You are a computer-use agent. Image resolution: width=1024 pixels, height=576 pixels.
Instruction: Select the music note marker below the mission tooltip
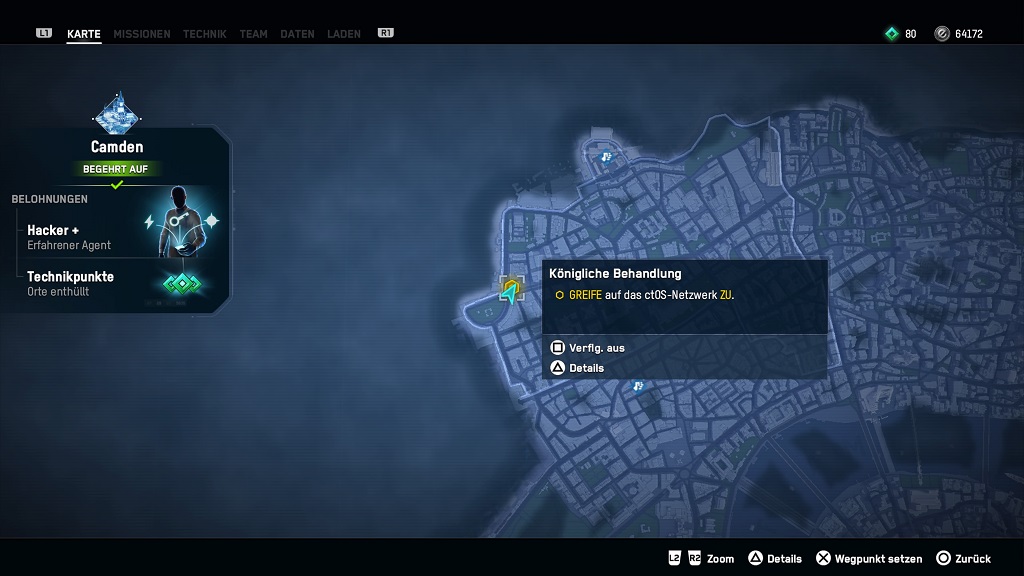click(x=638, y=386)
